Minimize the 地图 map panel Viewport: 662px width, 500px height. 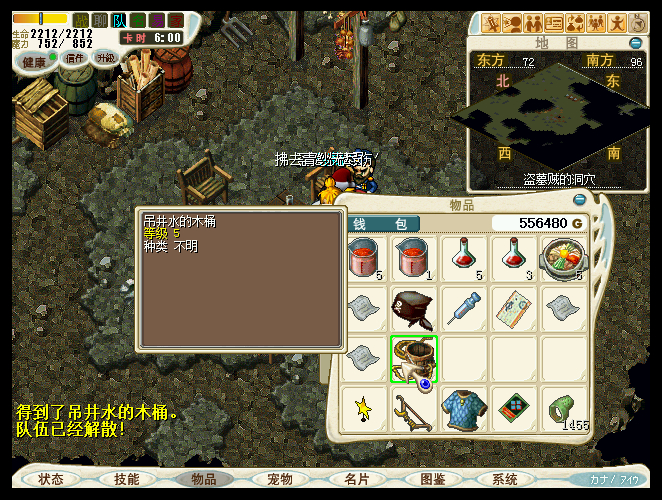tap(636, 43)
